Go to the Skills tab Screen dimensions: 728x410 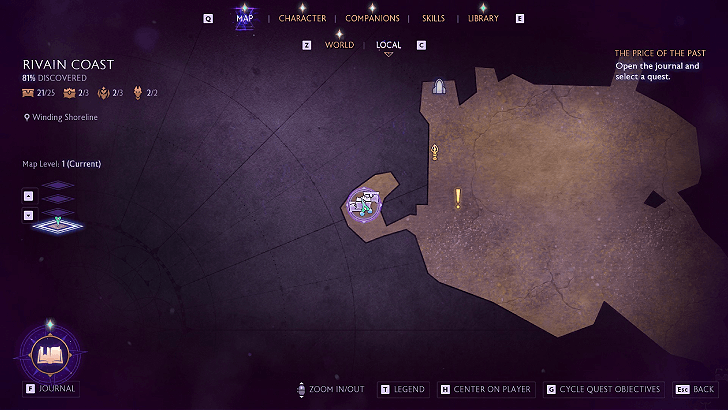[x=433, y=18]
